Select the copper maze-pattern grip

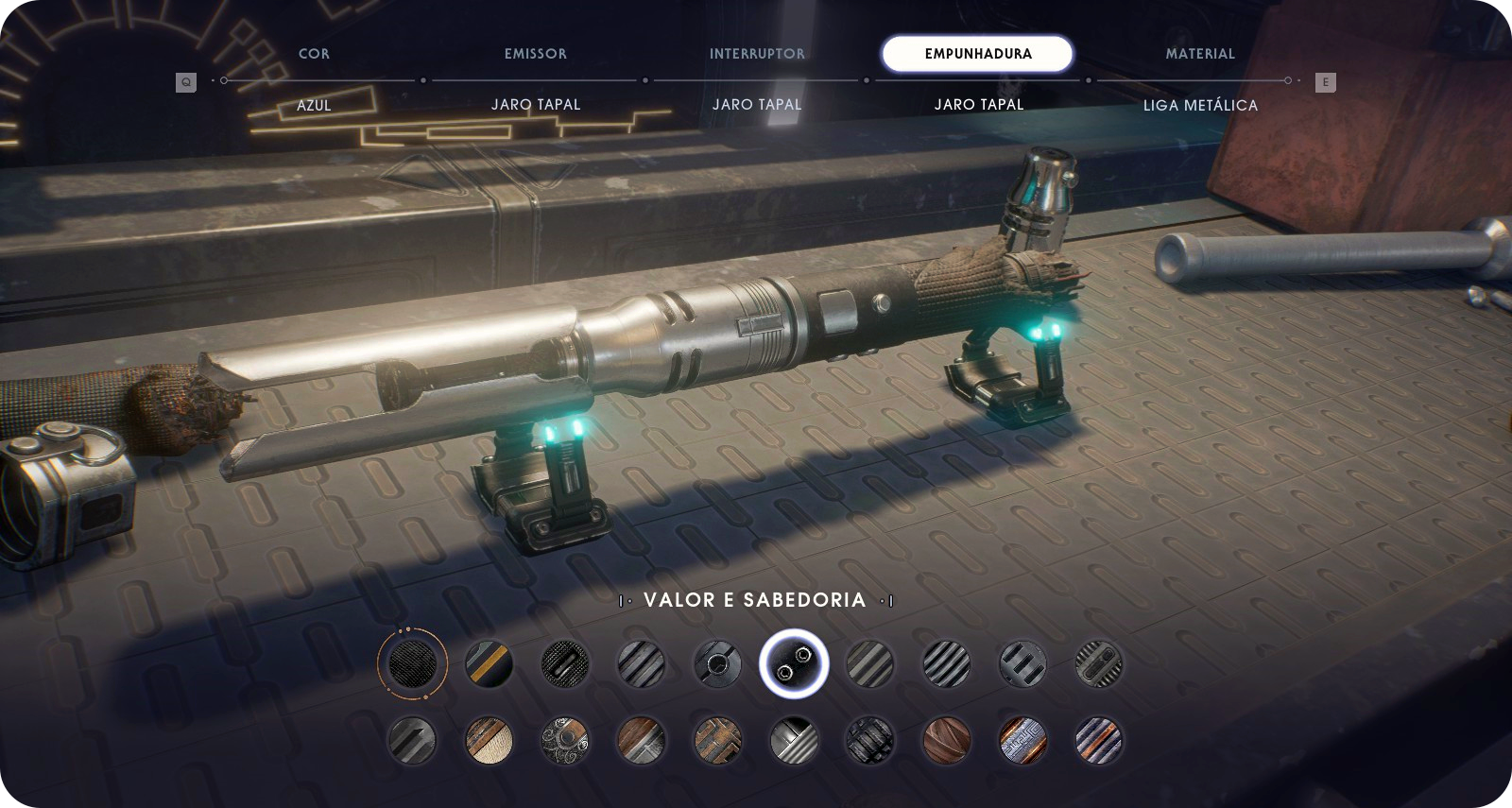(x=717, y=740)
